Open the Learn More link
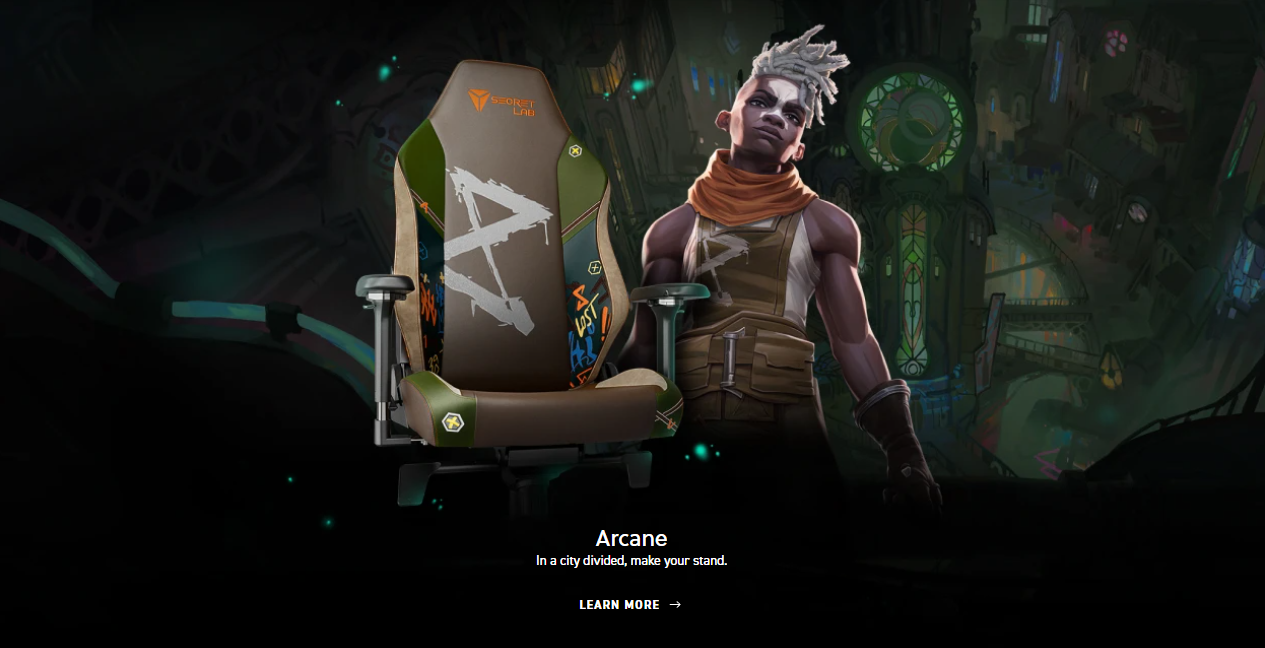The image size is (1265, 648). tap(629, 605)
